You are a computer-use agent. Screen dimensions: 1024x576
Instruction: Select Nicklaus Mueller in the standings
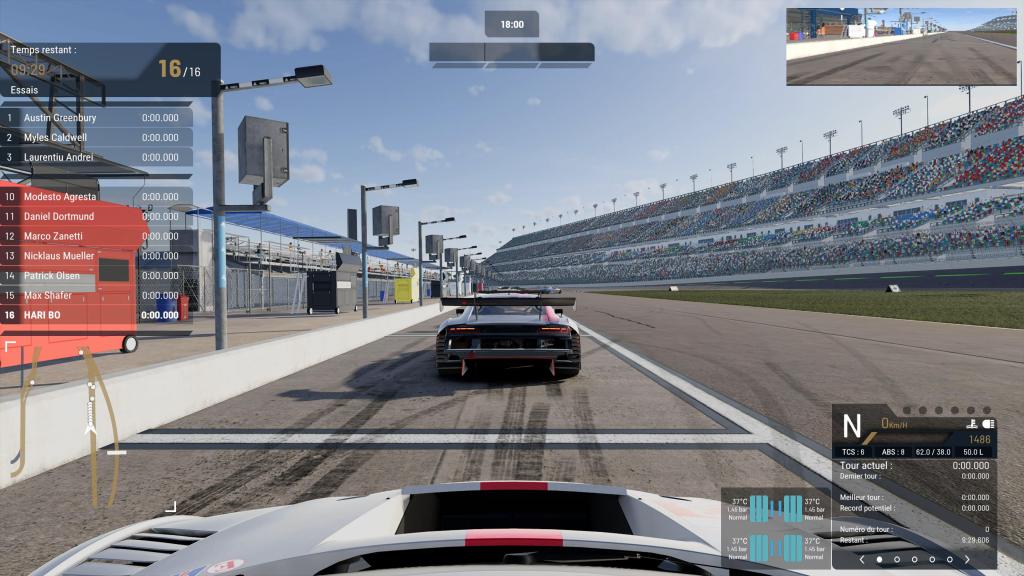(x=97, y=256)
